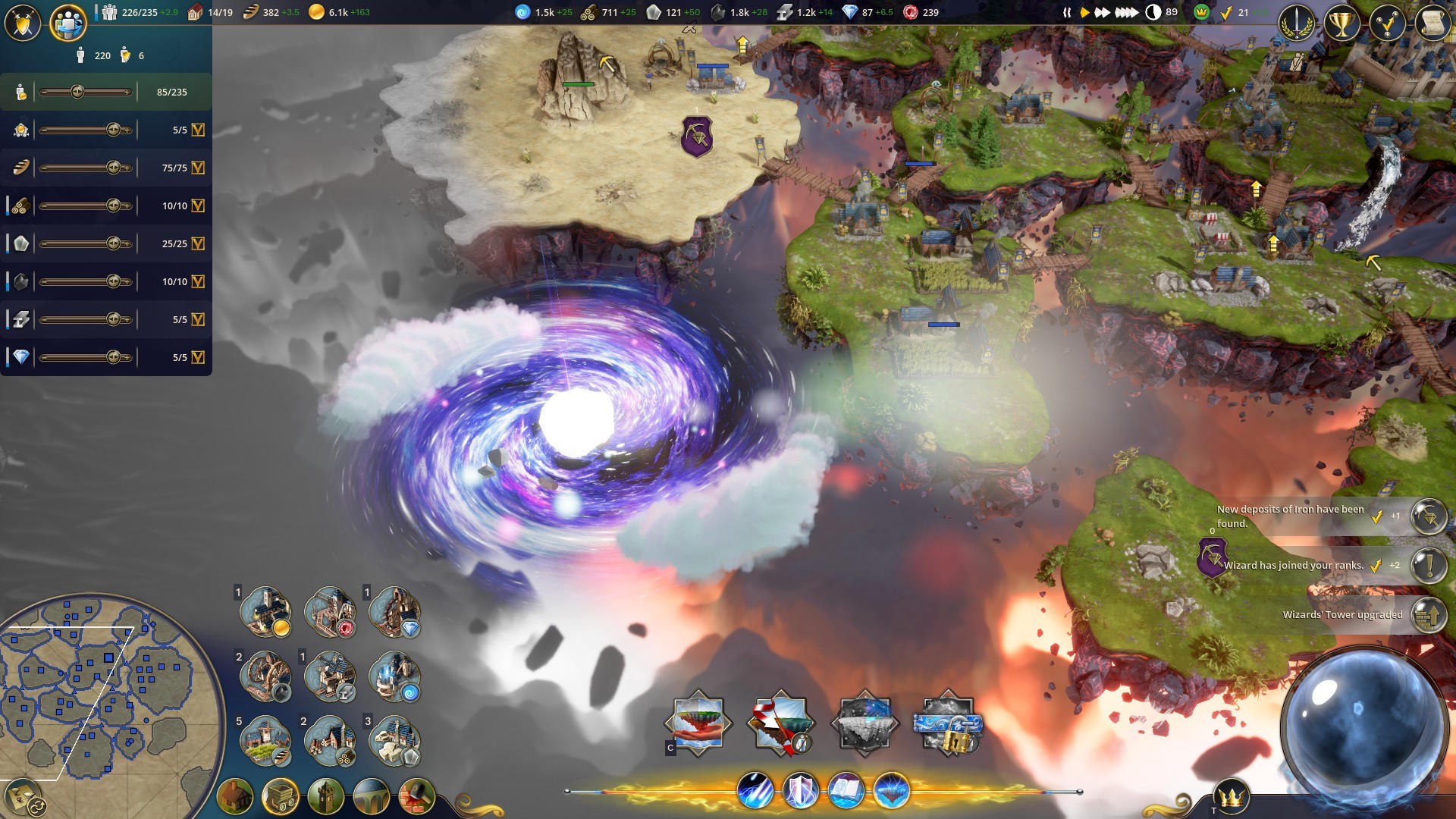Image resolution: width=1456 pixels, height=819 pixels.
Task: Toggle the gems workers auto-assign checkbox
Action: [198, 357]
